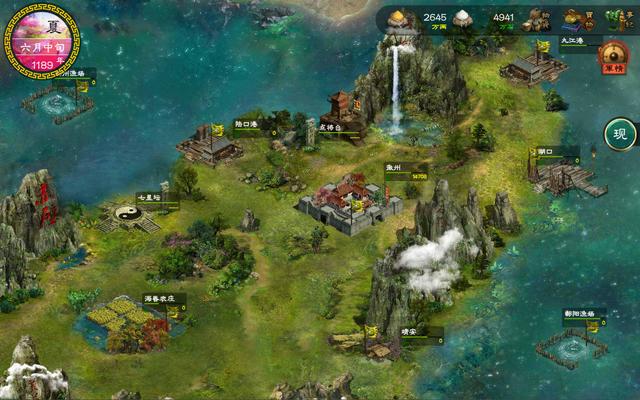Open the wooden crates supplies icon
Image resolution: width=640 pixels, height=400 pixels.
click(540, 18)
